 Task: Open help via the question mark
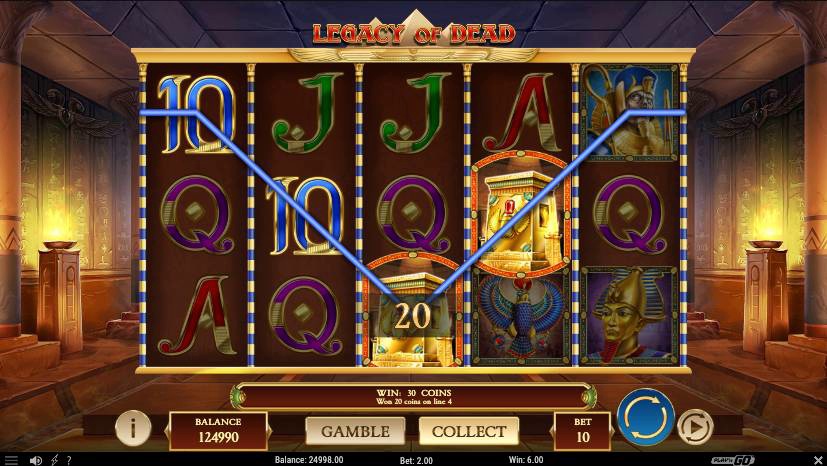[x=68, y=460]
